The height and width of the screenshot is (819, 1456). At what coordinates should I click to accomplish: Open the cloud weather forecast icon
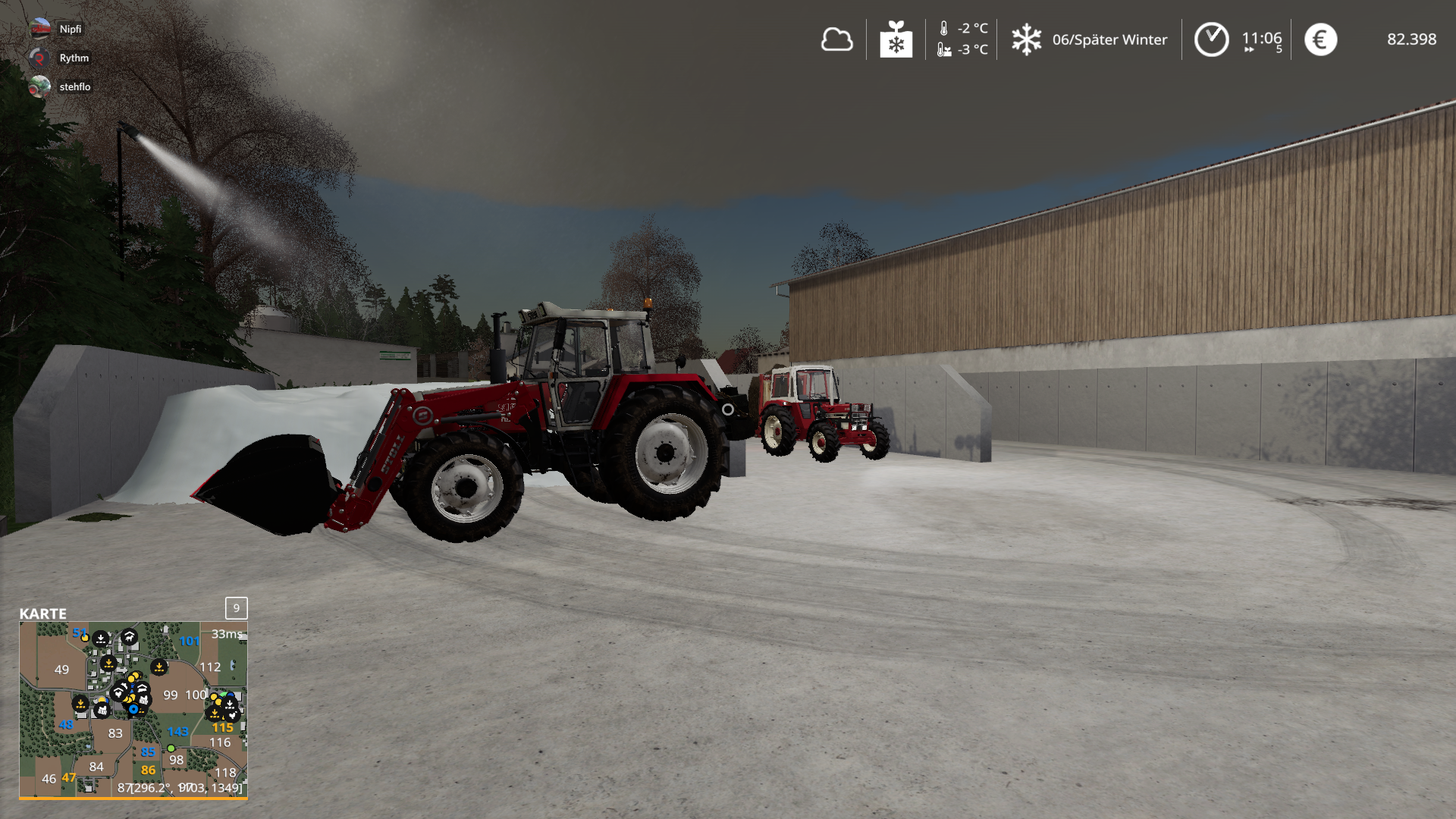pos(836,39)
